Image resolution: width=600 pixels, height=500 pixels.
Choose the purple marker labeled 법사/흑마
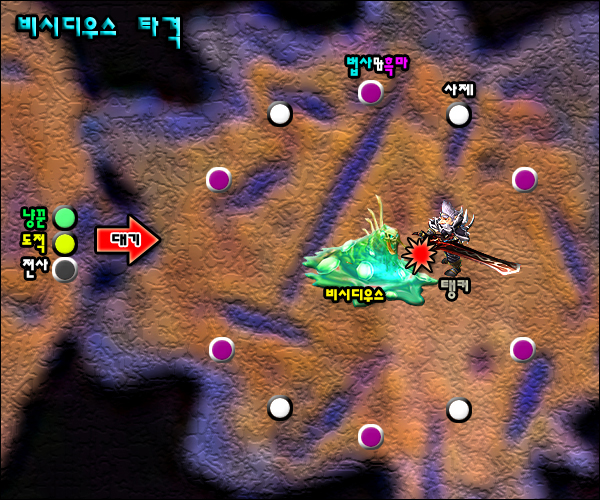[x=370, y=93]
